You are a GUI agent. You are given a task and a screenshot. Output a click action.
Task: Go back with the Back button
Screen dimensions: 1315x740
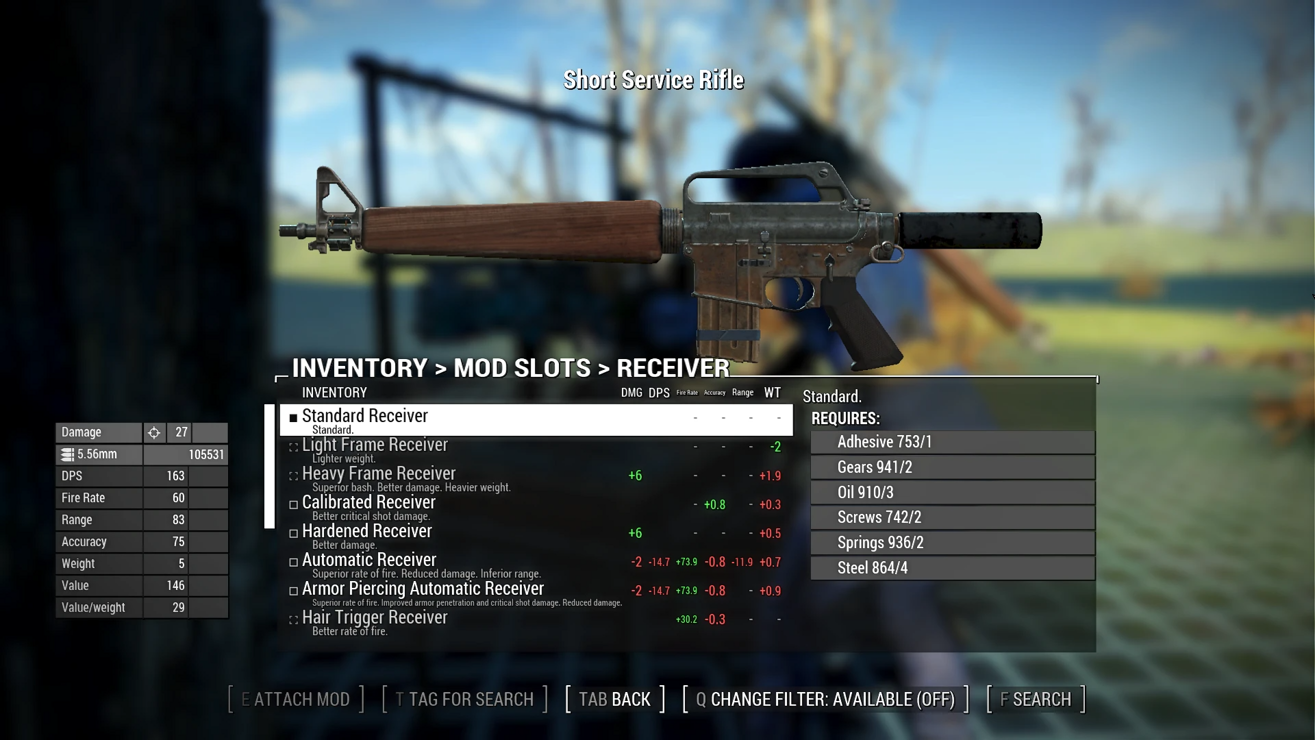[x=615, y=699]
